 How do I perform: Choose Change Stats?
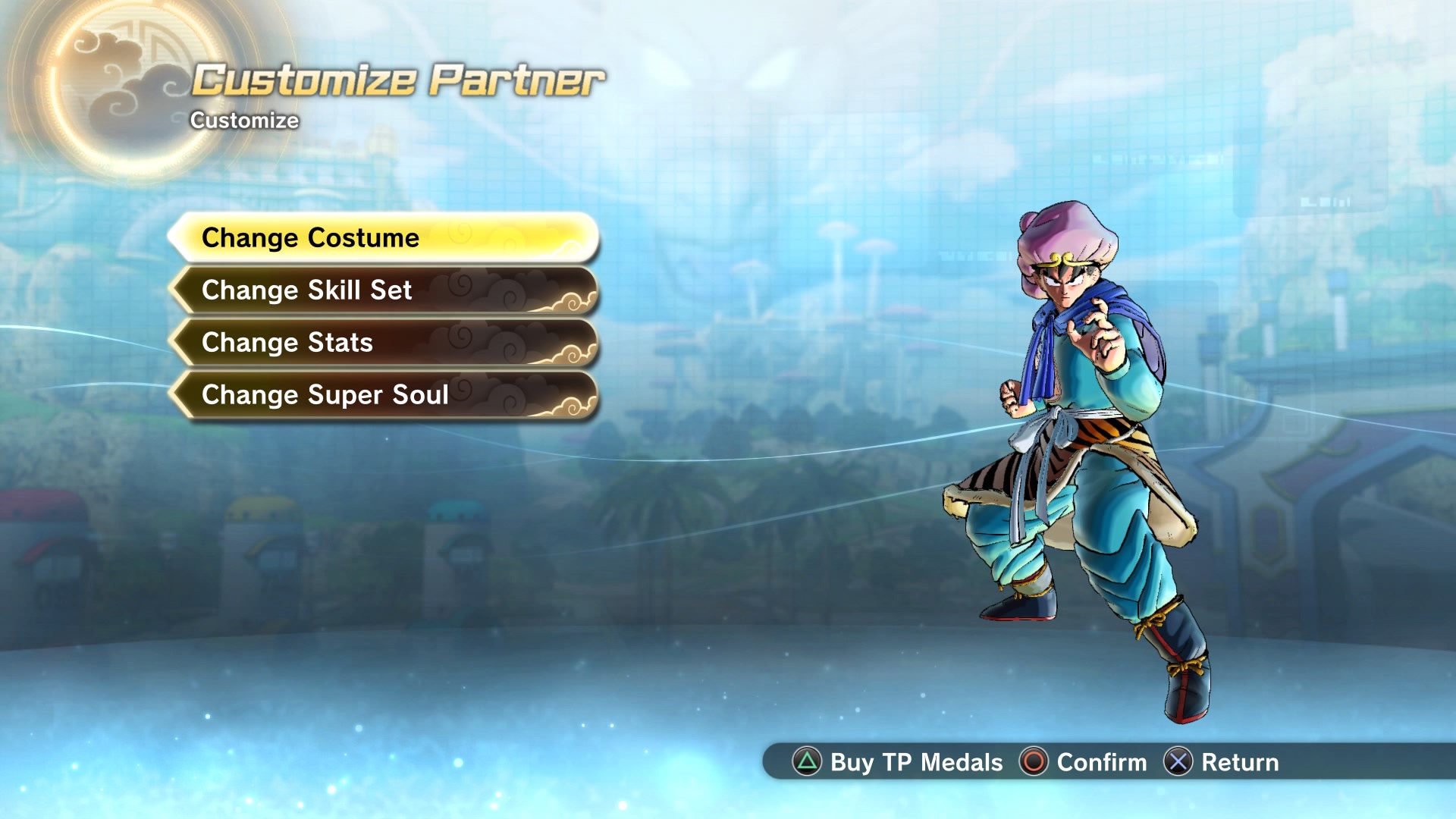[383, 343]
